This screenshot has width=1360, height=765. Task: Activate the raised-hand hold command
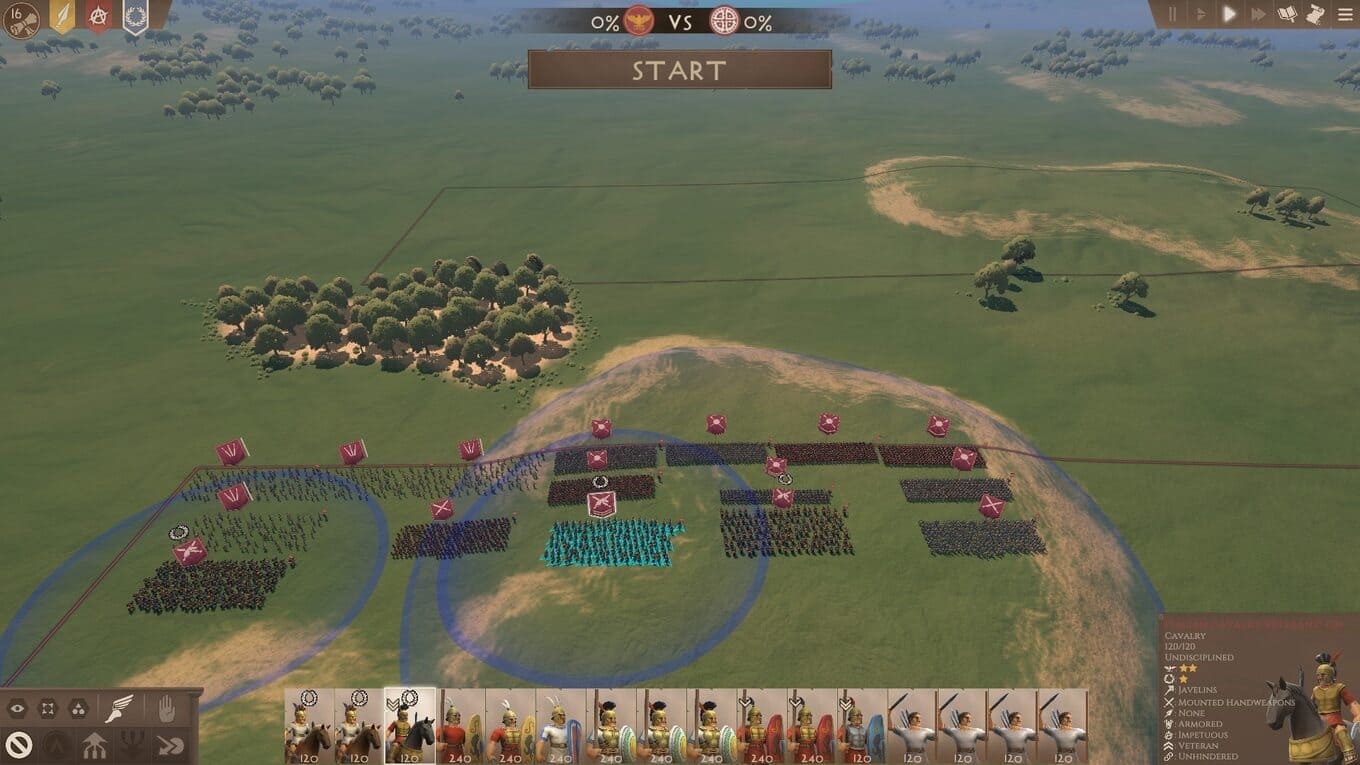[166, 709]
